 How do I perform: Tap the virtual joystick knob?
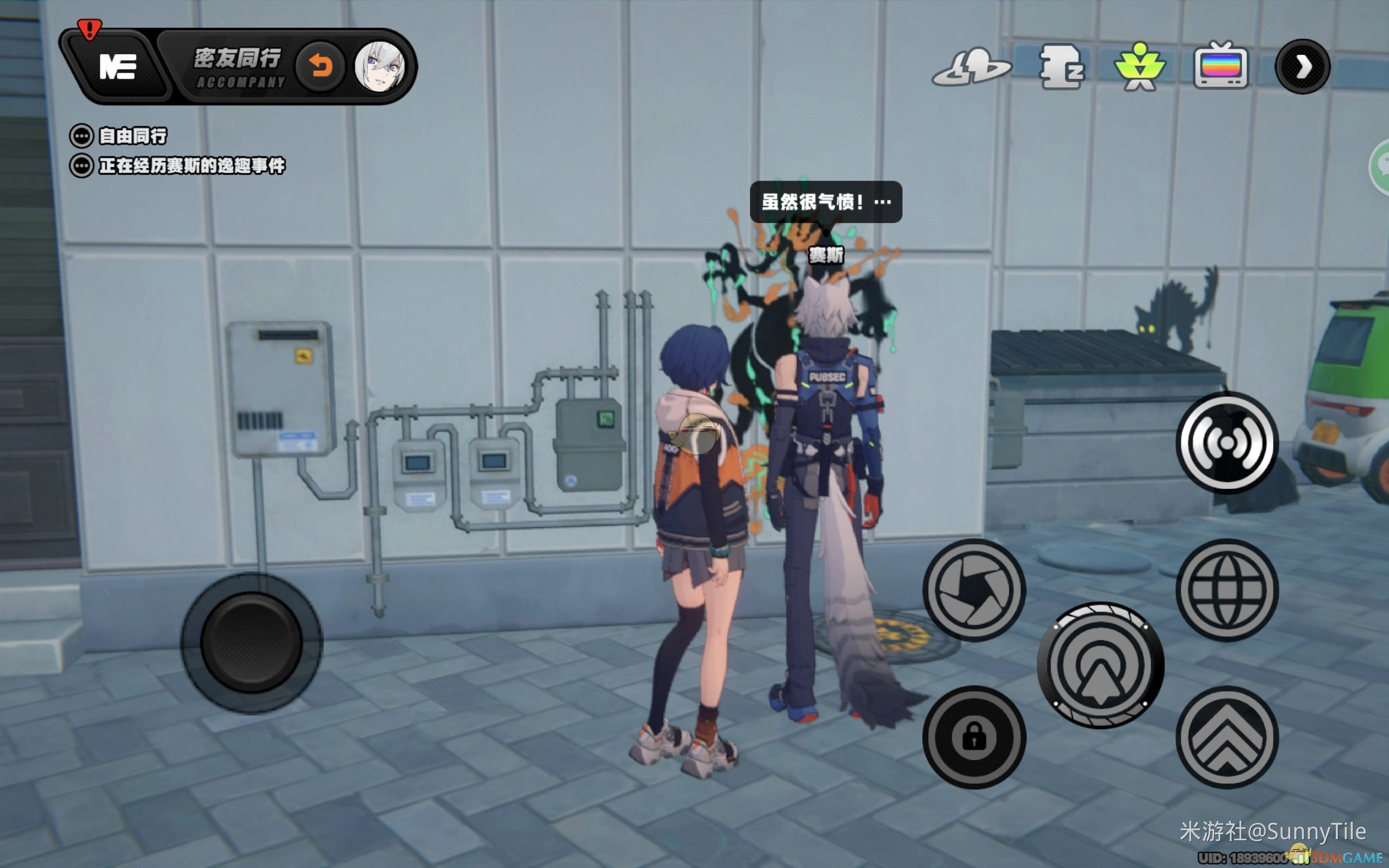coord(251,642)
